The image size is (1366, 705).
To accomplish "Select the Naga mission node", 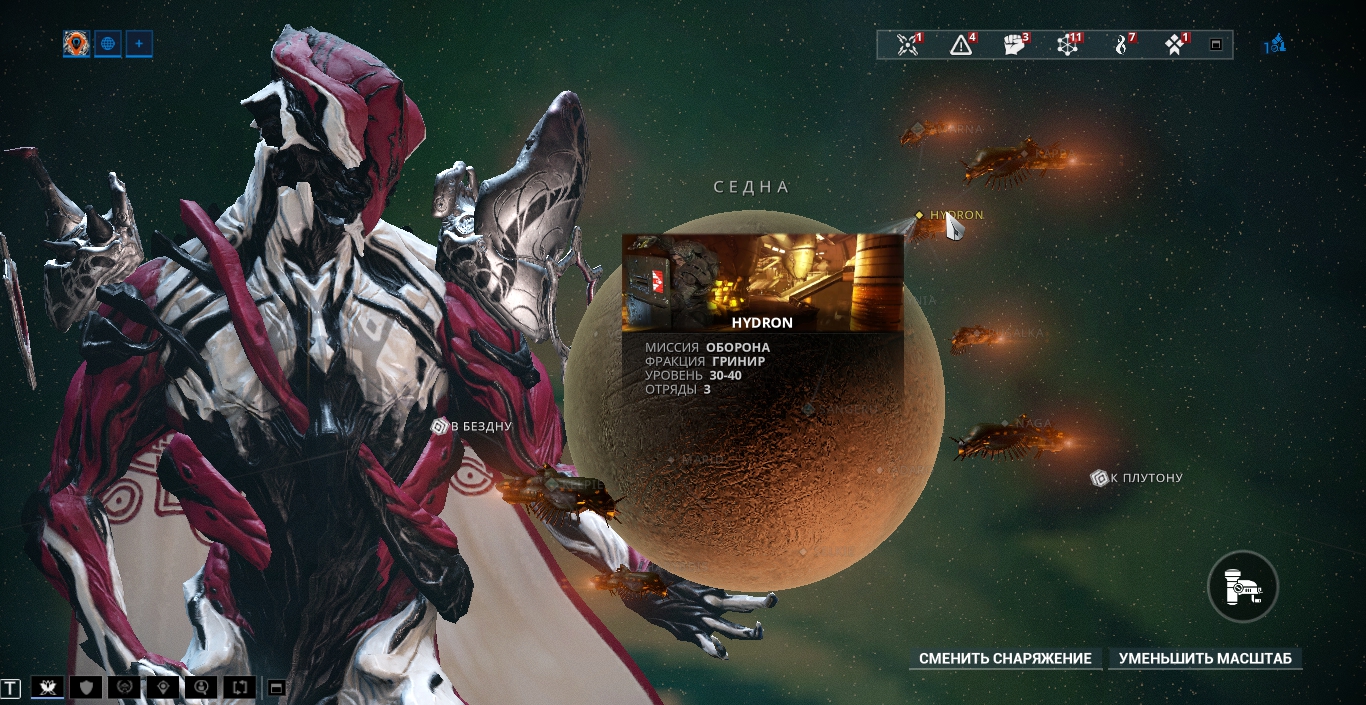I will 1032,424.
